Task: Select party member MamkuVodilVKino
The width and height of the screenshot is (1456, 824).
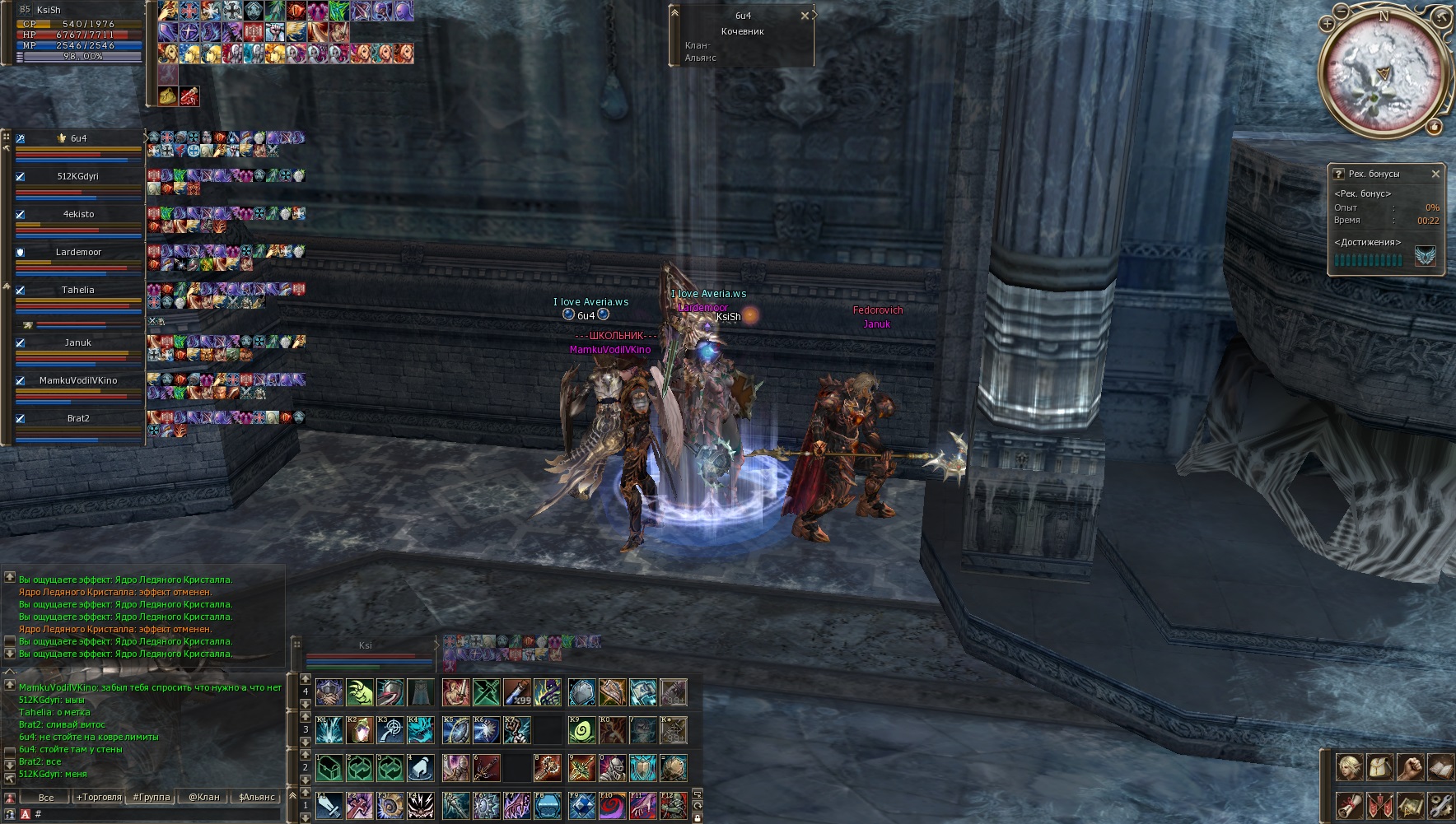Action: point(78,381)
